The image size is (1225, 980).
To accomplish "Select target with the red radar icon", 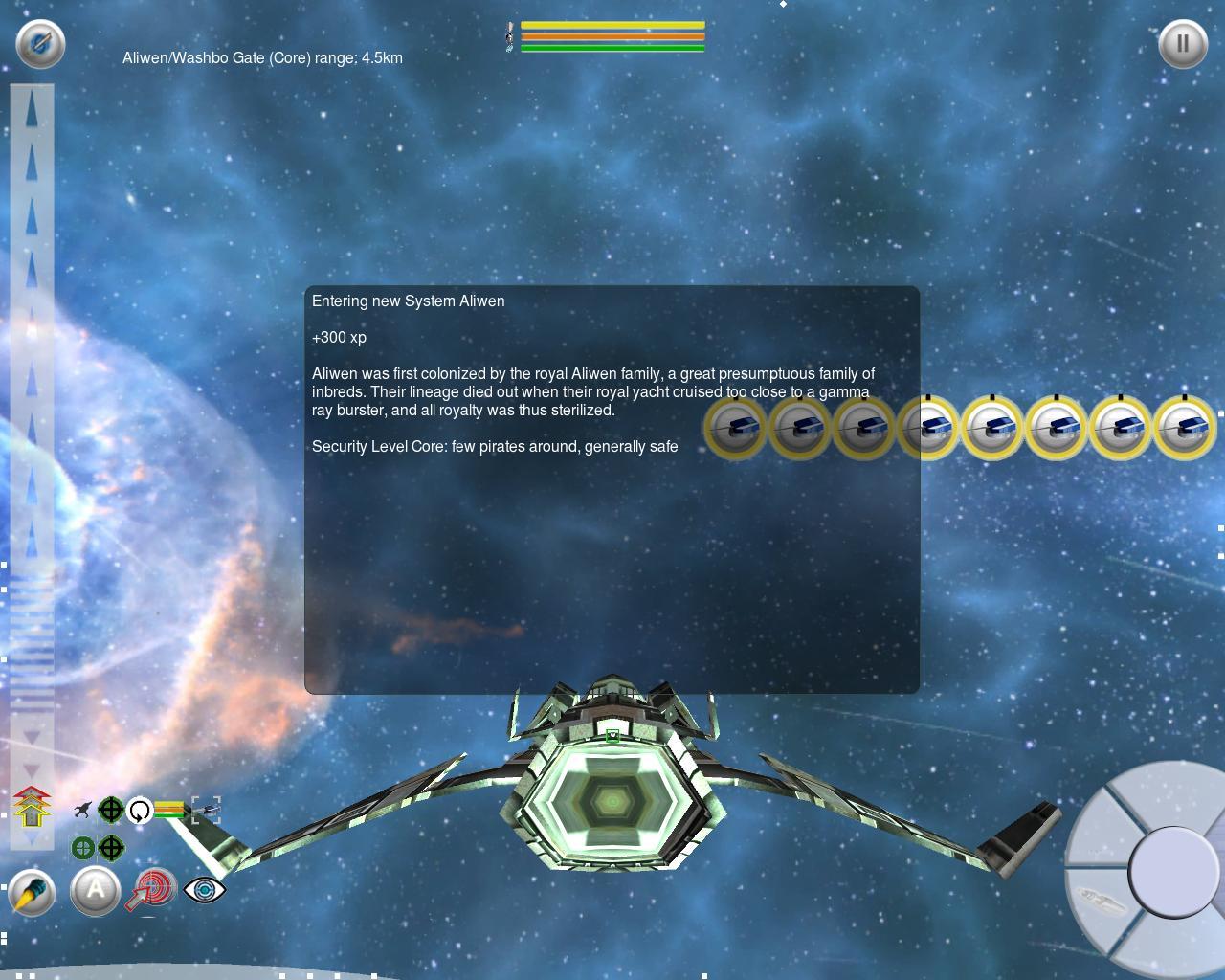I will [152, 890].
